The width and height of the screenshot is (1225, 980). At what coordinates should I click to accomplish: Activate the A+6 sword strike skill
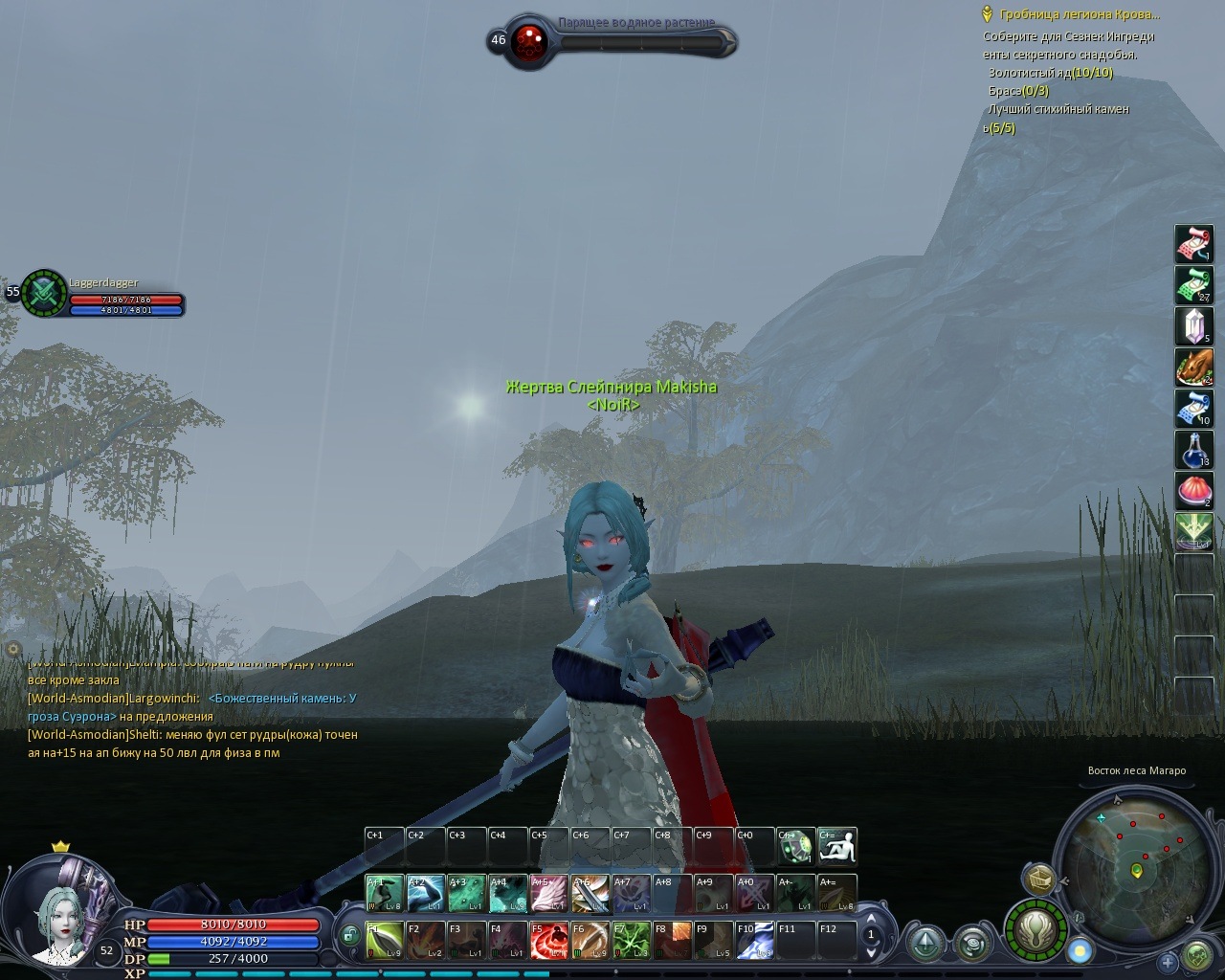tap(590, 894)
